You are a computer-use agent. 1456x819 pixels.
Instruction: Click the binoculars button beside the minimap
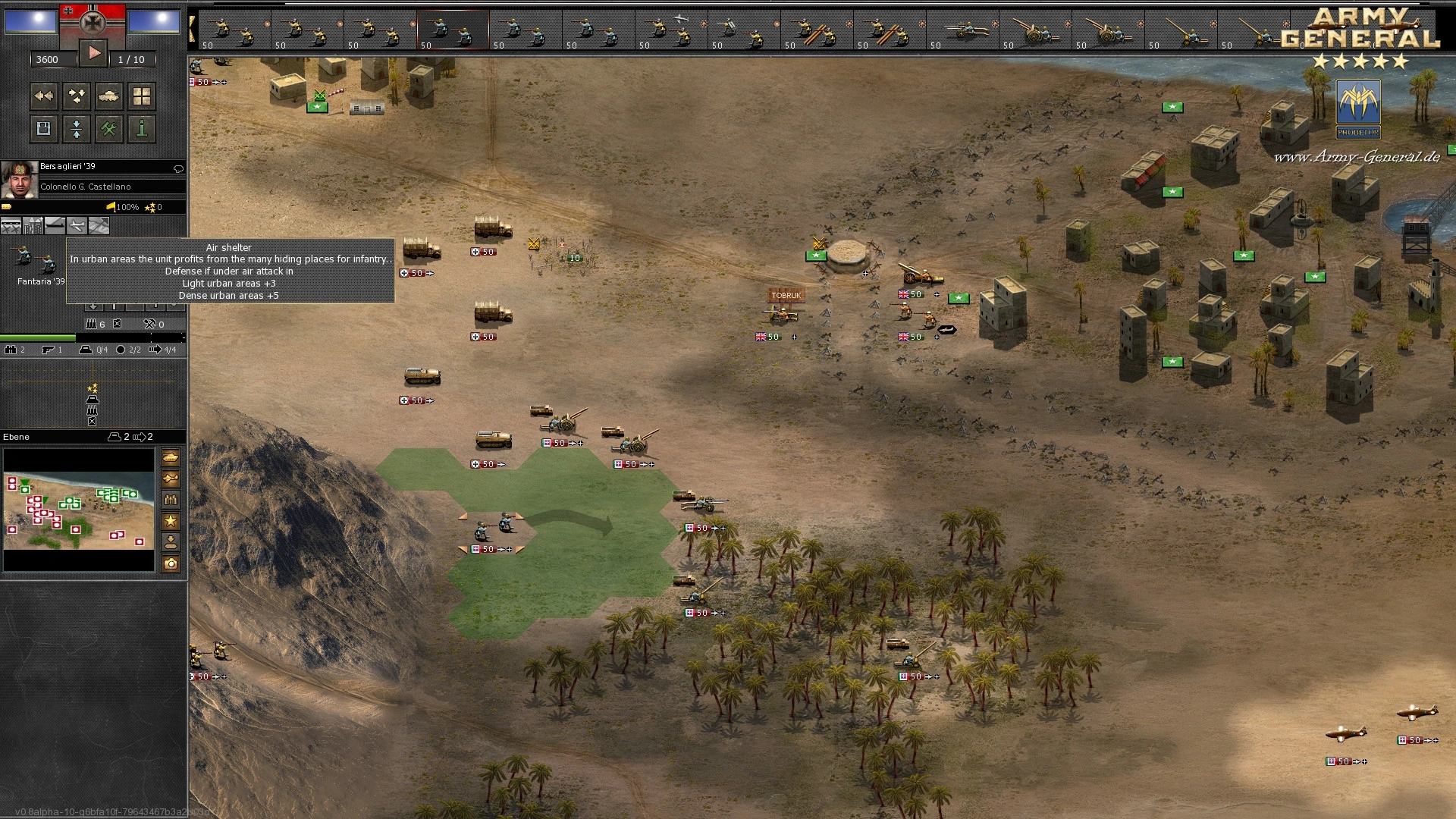(171, 500)
